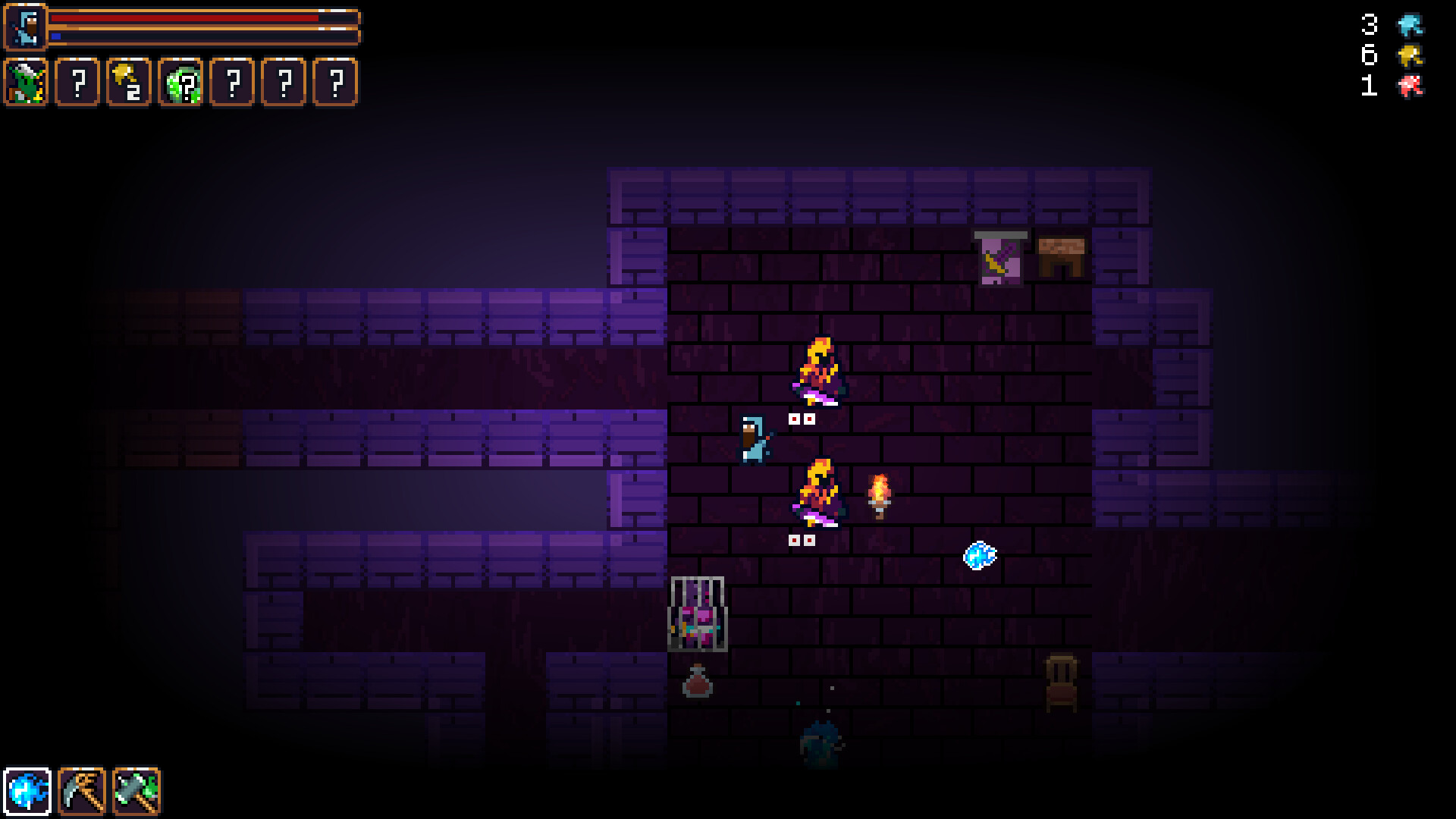Click the potion bottle on the ground

coord(698,683)
